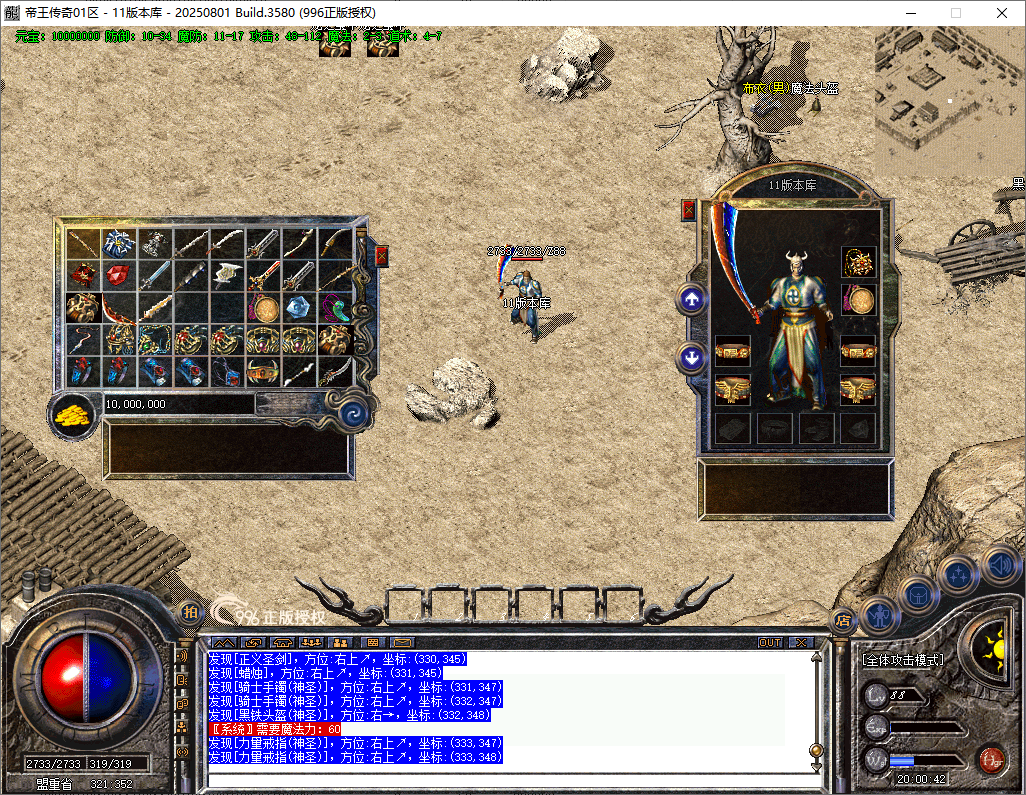Select the red armor item in the bag
1026x795 pixels.
(x=83, y=275)
